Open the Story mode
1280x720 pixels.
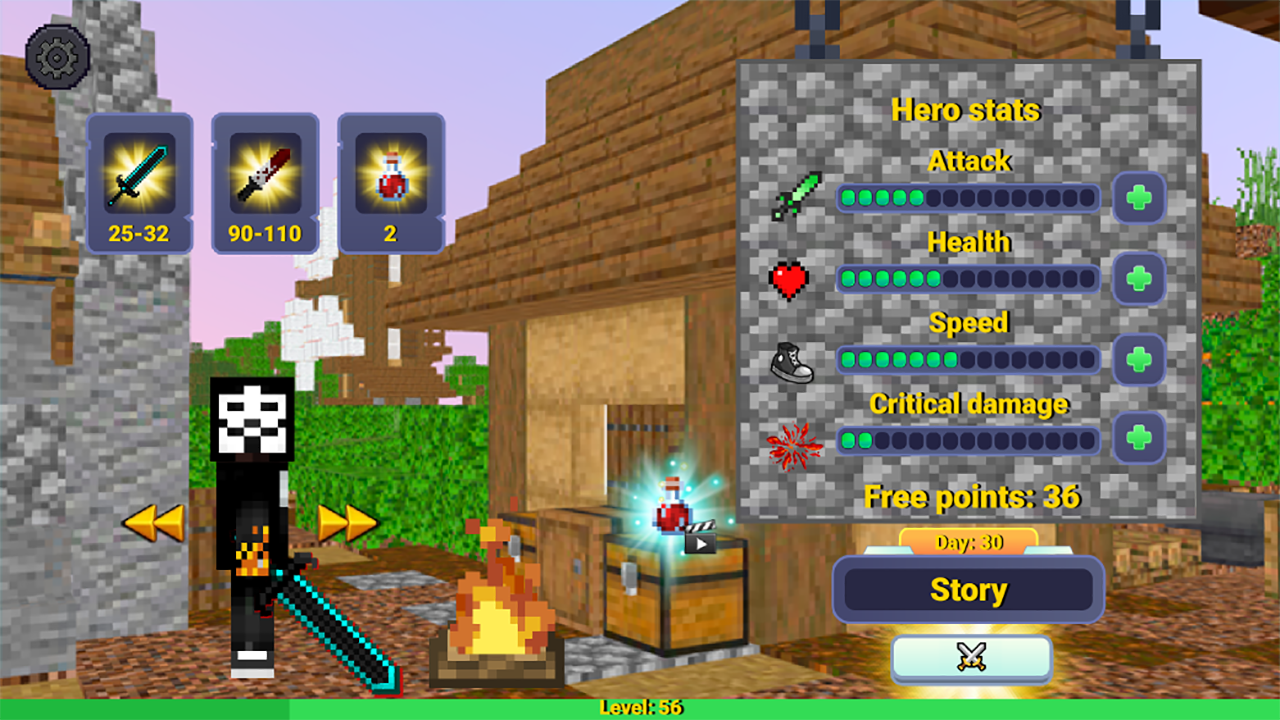(x=968, y=590)
